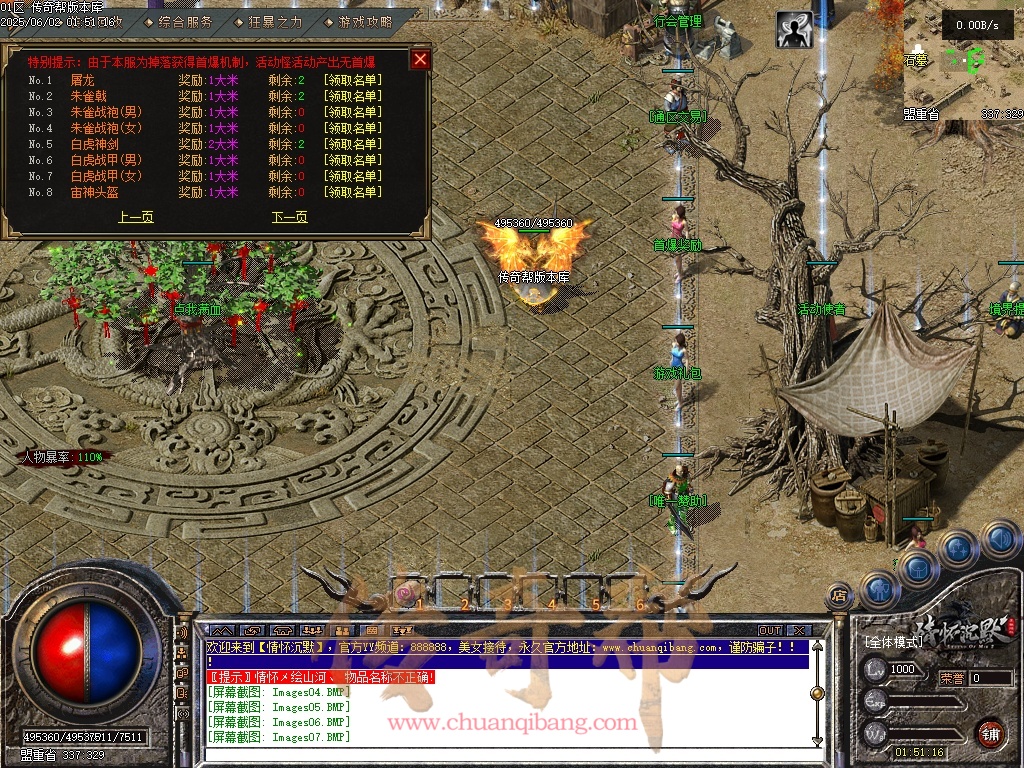The image size is (1024, 768).
Task: Open the 店 shop button
Action: (x=839, y=597)
